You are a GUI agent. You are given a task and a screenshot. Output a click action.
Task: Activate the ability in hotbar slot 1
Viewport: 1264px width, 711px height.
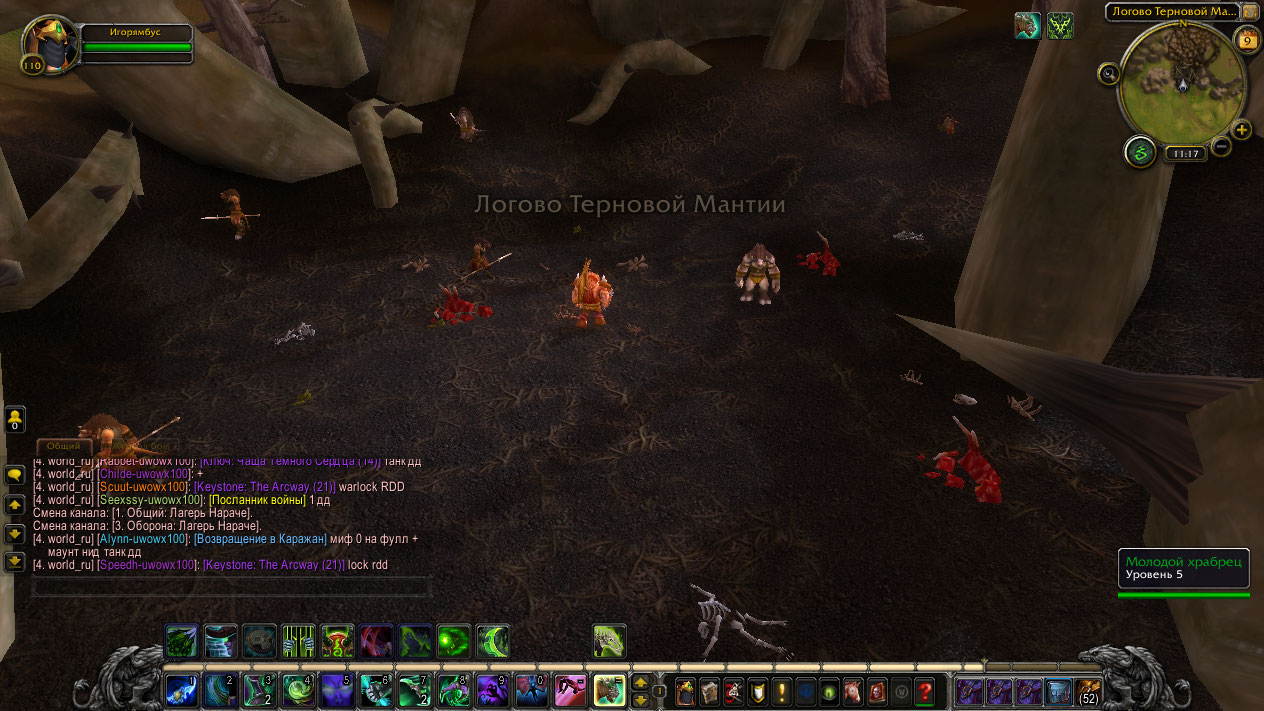pyautogui.click(x=182, y=690)
